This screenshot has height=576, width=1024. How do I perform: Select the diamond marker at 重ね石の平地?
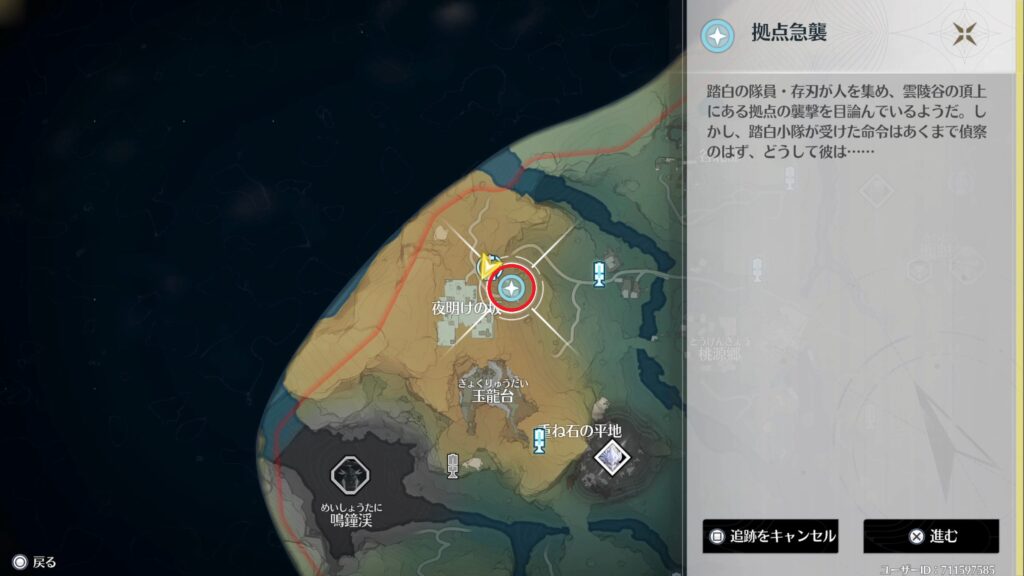coord(610,458)
